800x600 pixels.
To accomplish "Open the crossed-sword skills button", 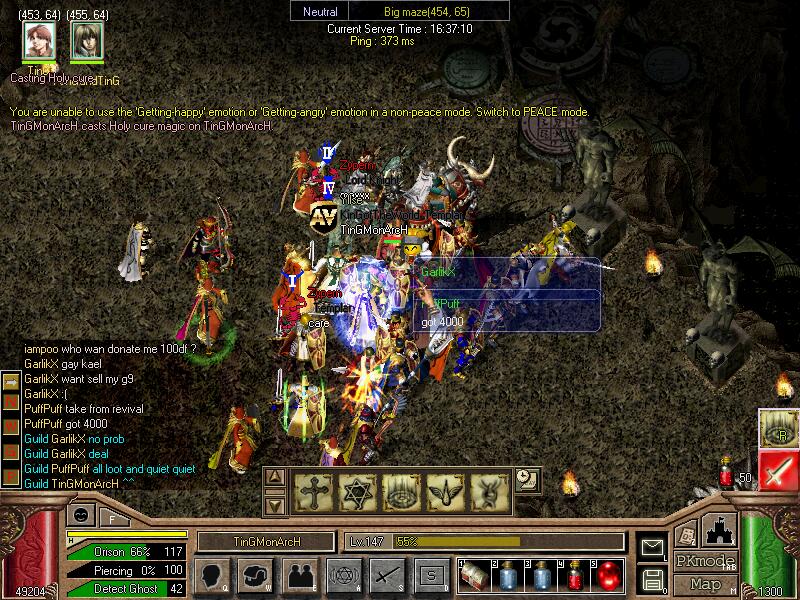I will pyautogui.click(x=387, y=575).
